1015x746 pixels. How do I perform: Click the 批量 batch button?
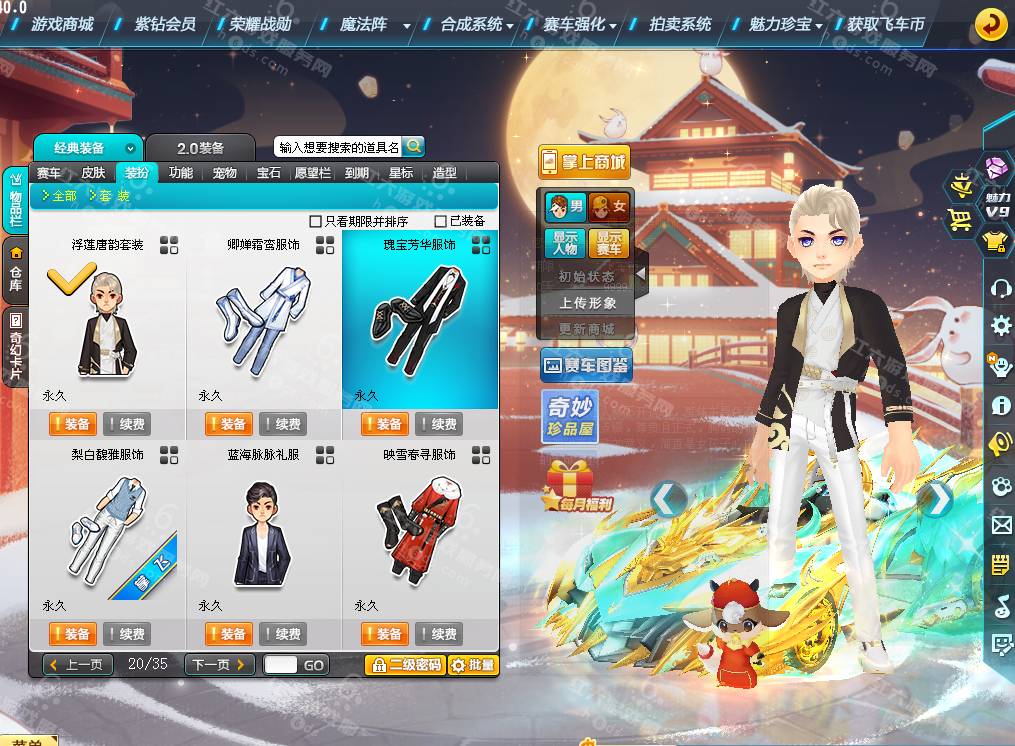tap(473, 665)
